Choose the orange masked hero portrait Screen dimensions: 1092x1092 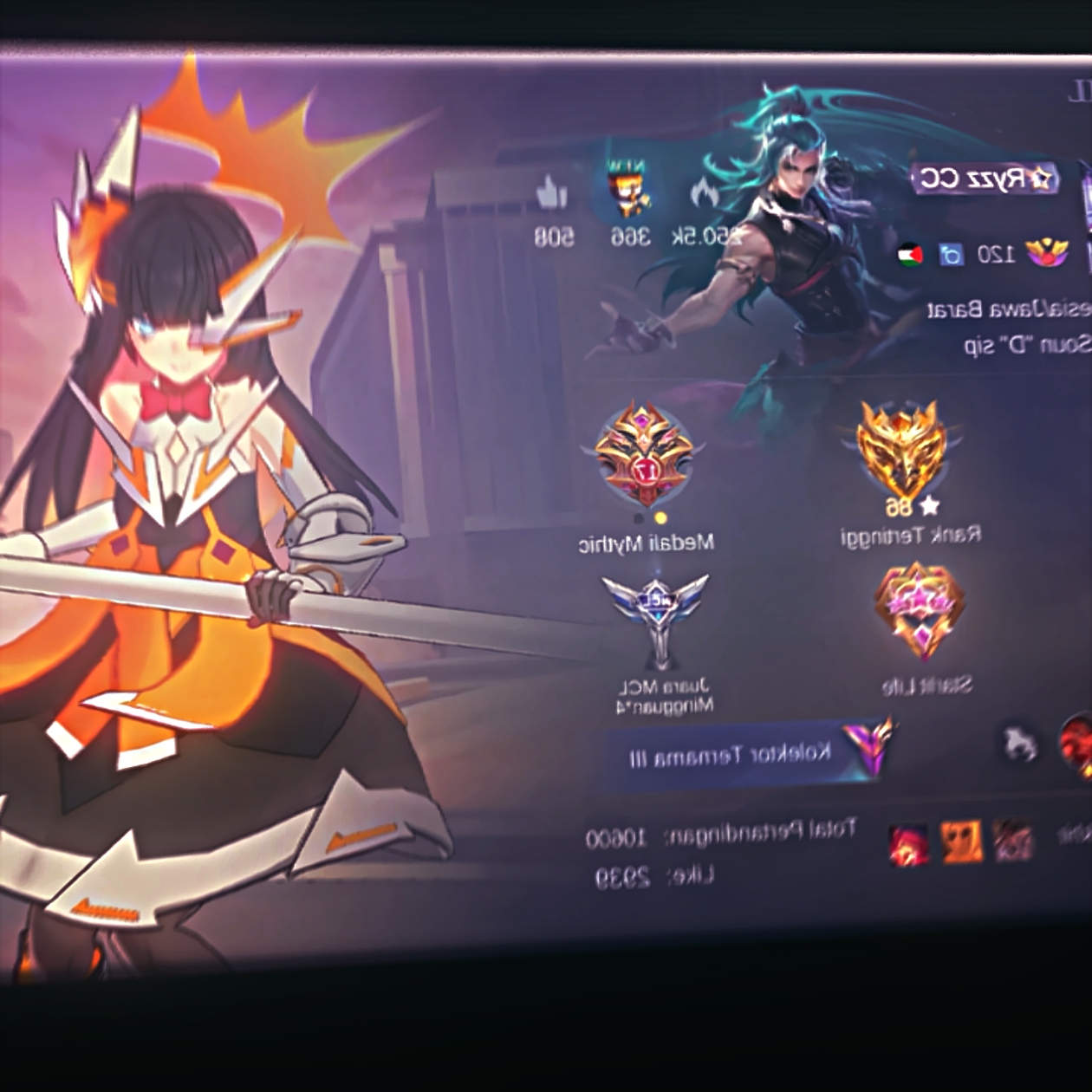click(962, 841)
